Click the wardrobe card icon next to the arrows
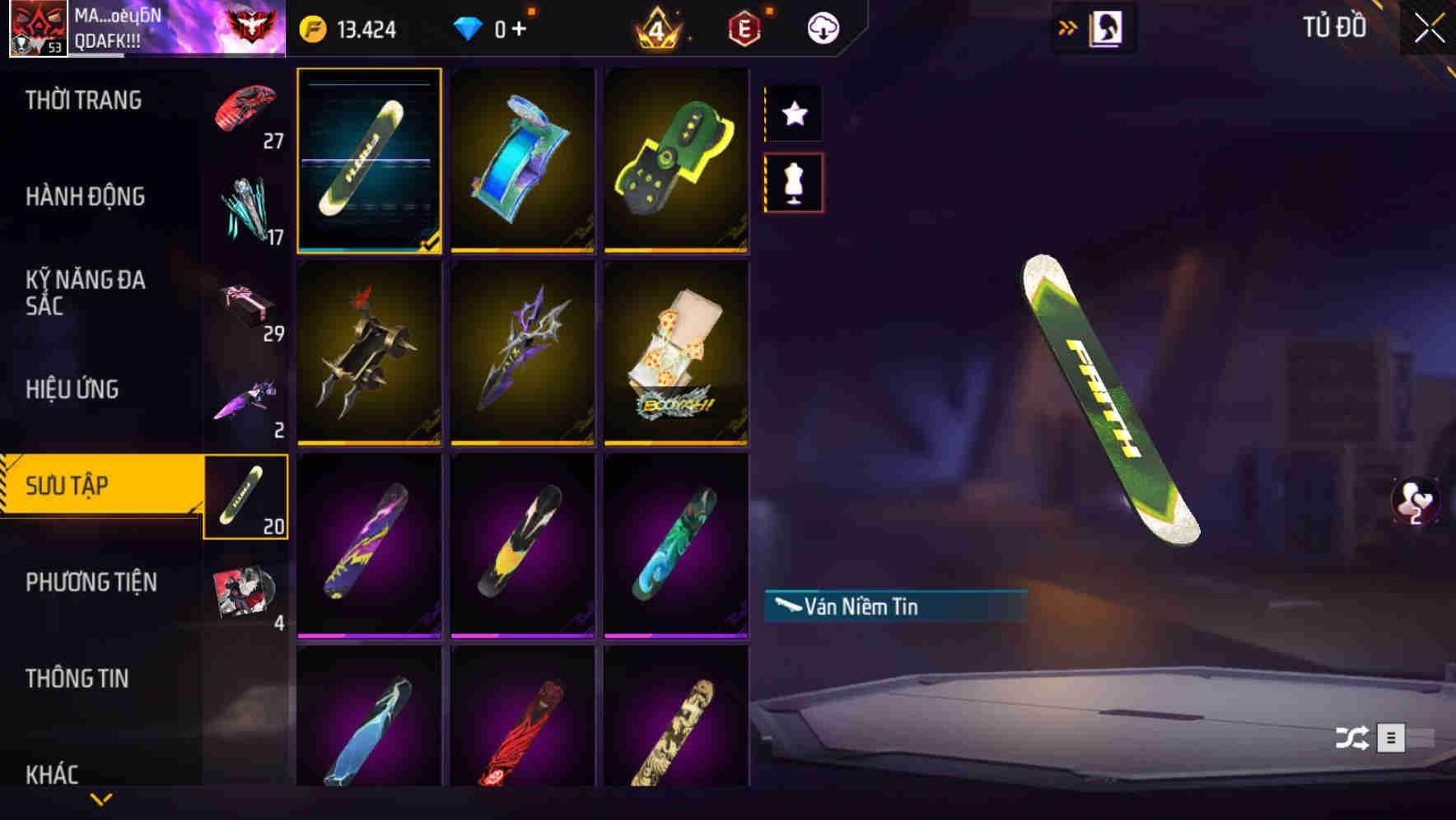The image size is (1456, 820). coord(1104,26)
